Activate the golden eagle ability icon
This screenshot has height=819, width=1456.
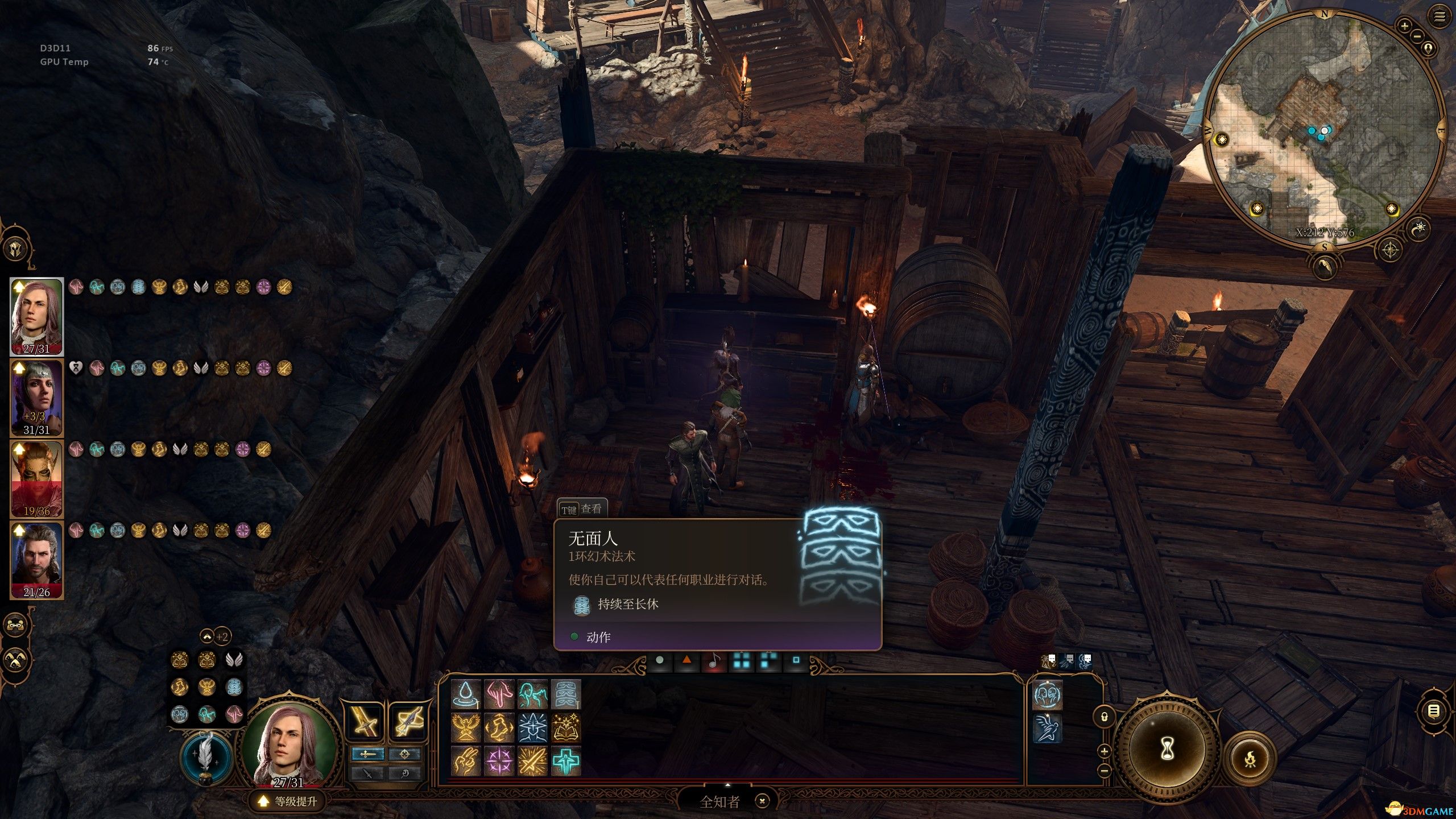[x=466, y=727]
